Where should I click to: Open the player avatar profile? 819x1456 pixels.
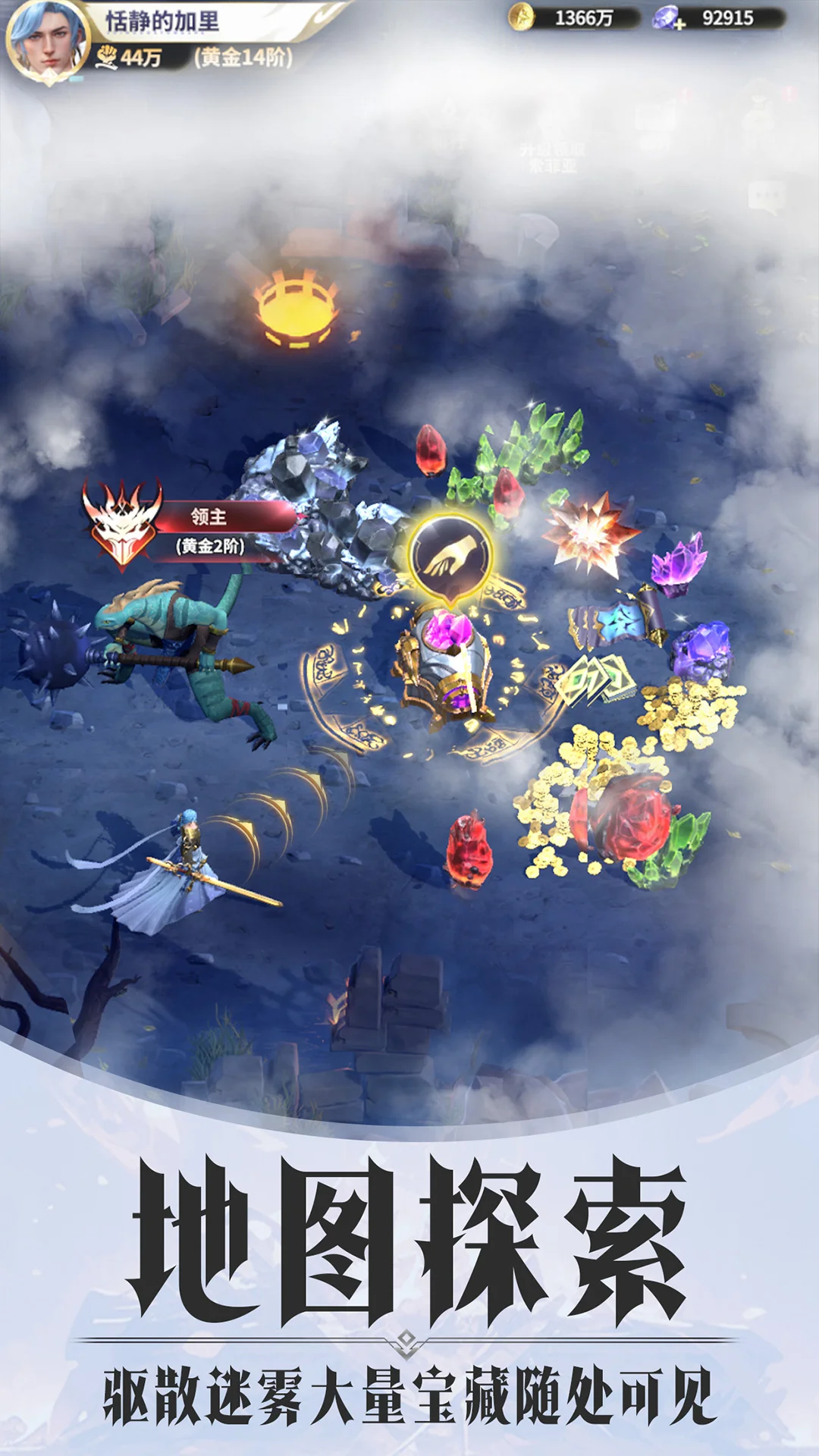pos(47,39)
